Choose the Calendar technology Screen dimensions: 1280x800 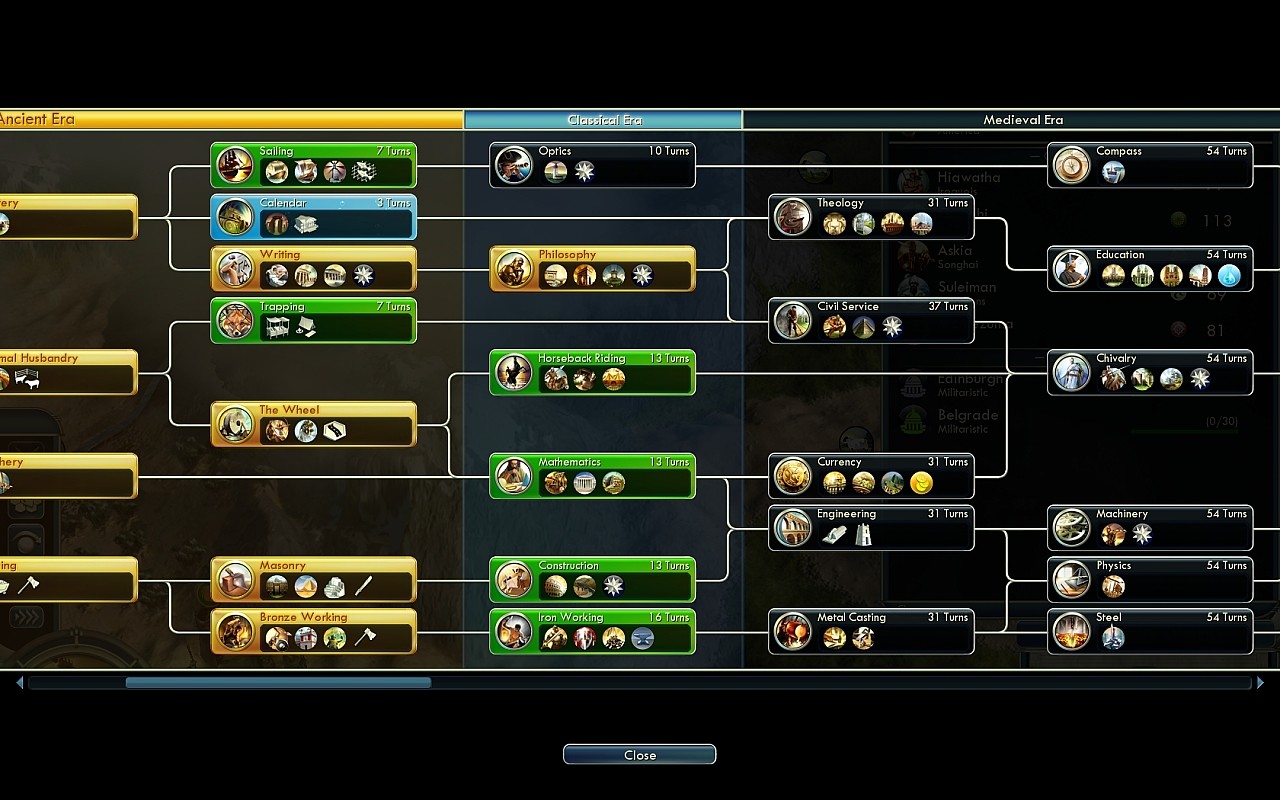(313, 217)
